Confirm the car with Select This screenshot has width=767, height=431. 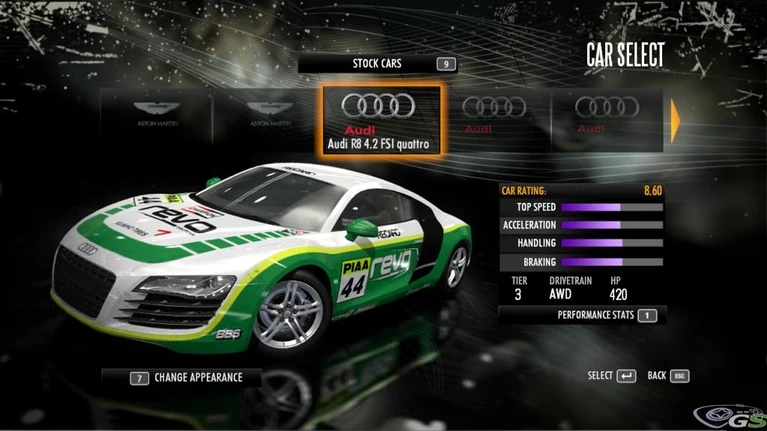click(611, 376)
